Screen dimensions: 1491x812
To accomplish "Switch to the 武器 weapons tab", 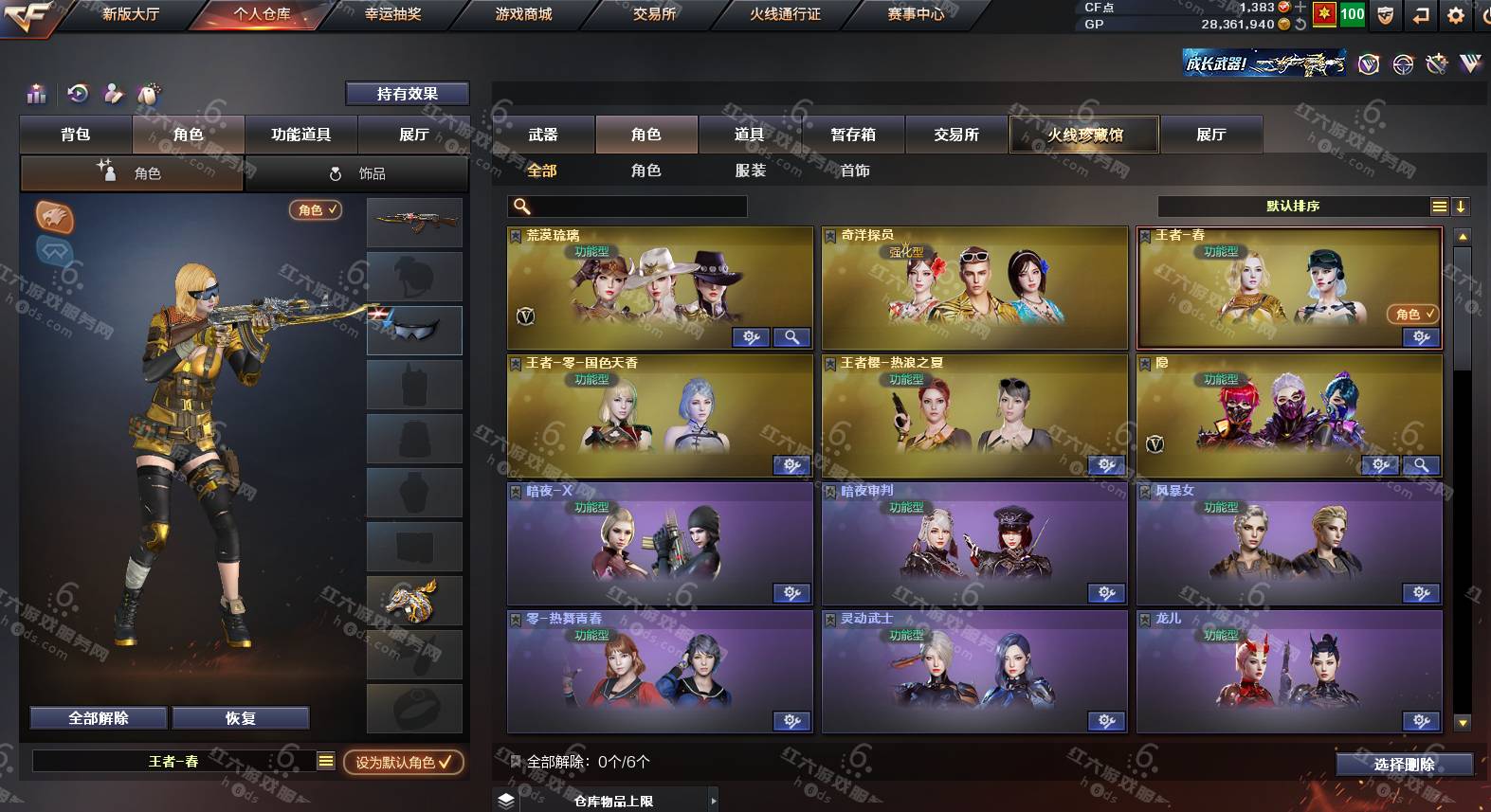I will pyautogui.click(x=543, y=135).
